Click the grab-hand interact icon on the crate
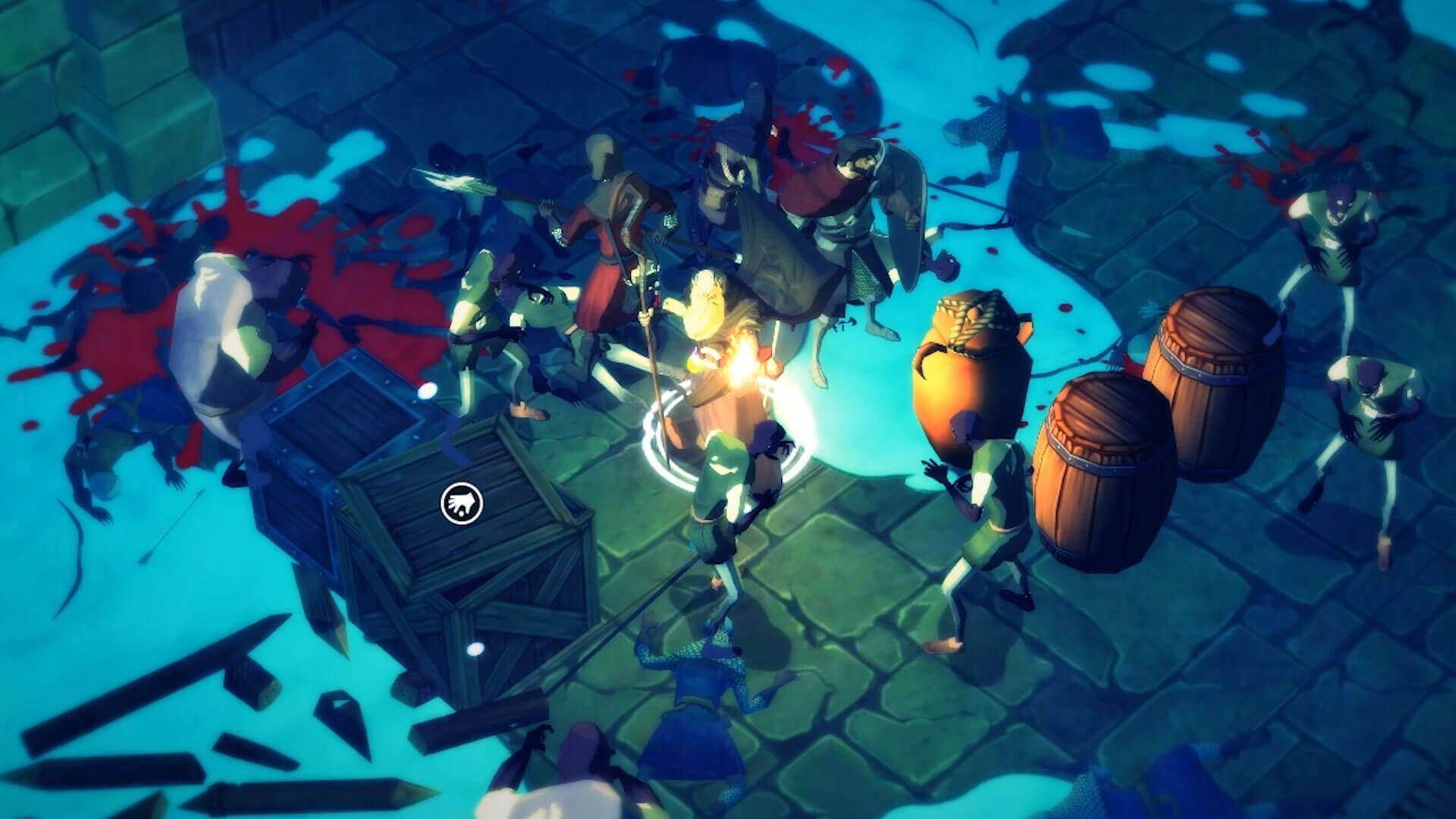 (463, 503)
